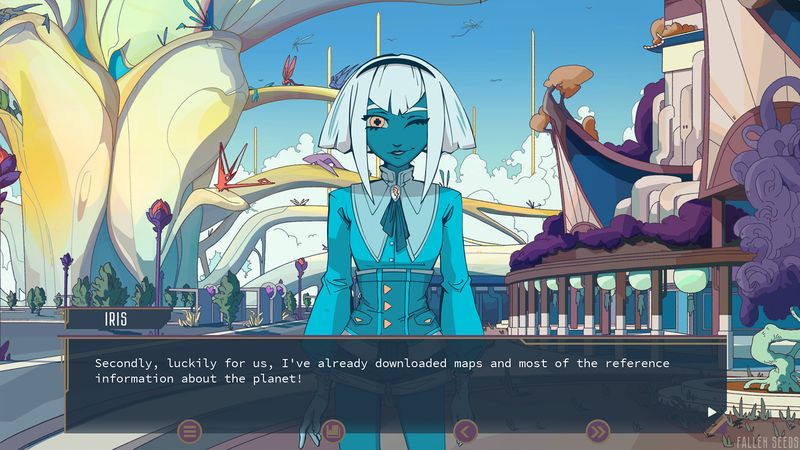Open the hamburger menu button

coord(190,432)
